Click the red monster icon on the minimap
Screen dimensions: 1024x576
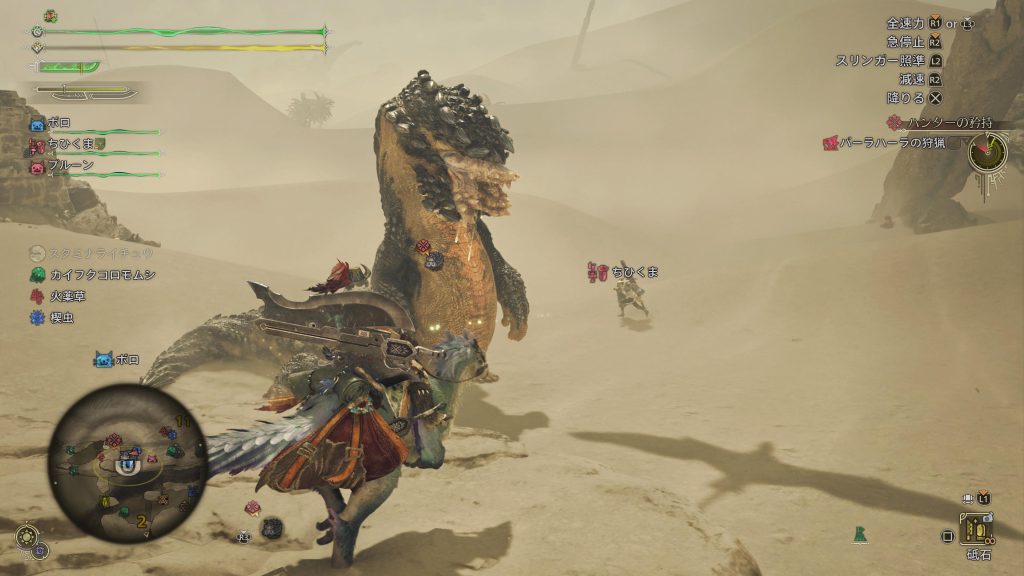point(114,439)
